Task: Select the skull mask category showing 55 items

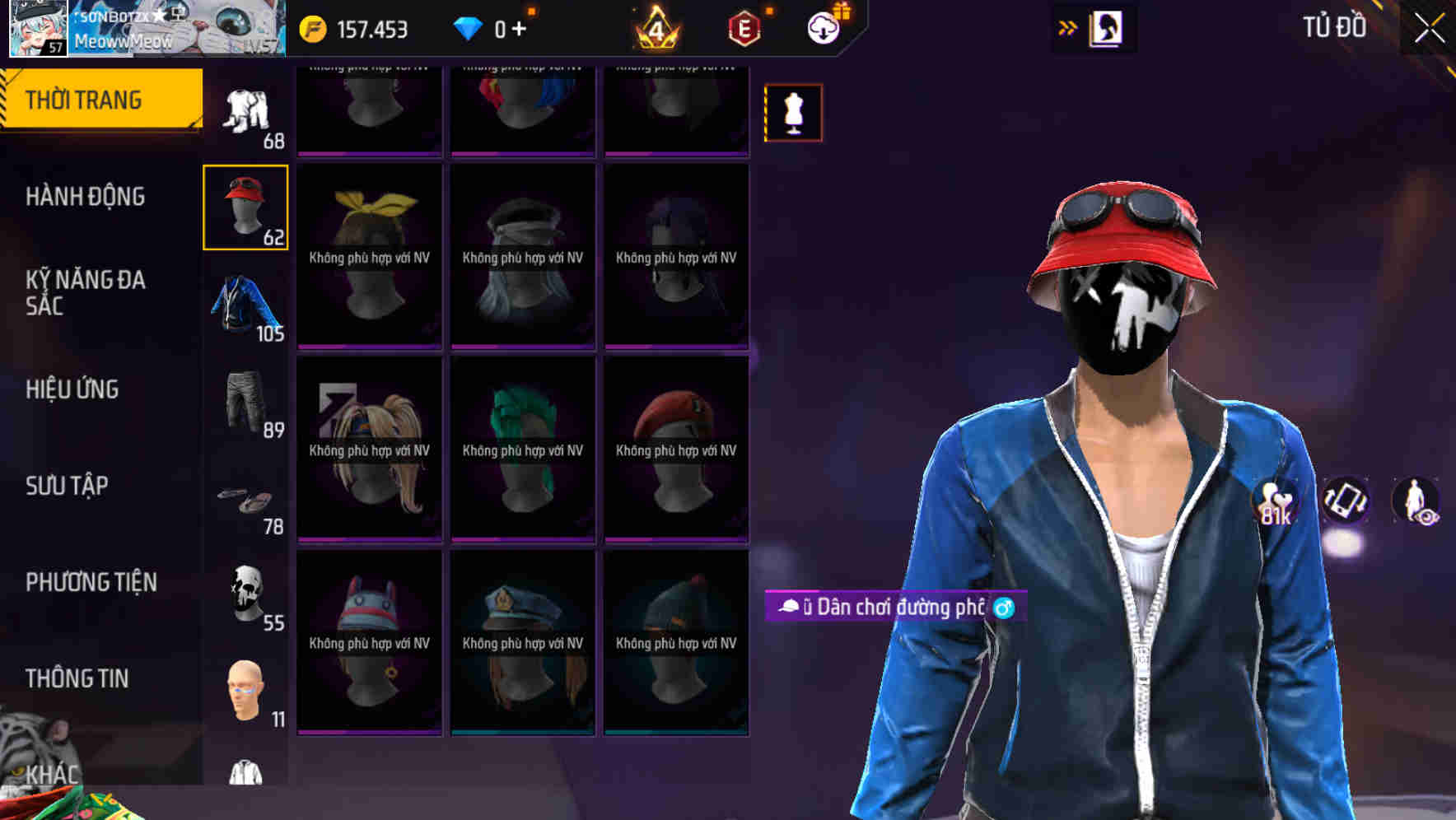Action: tap(244, 589)
